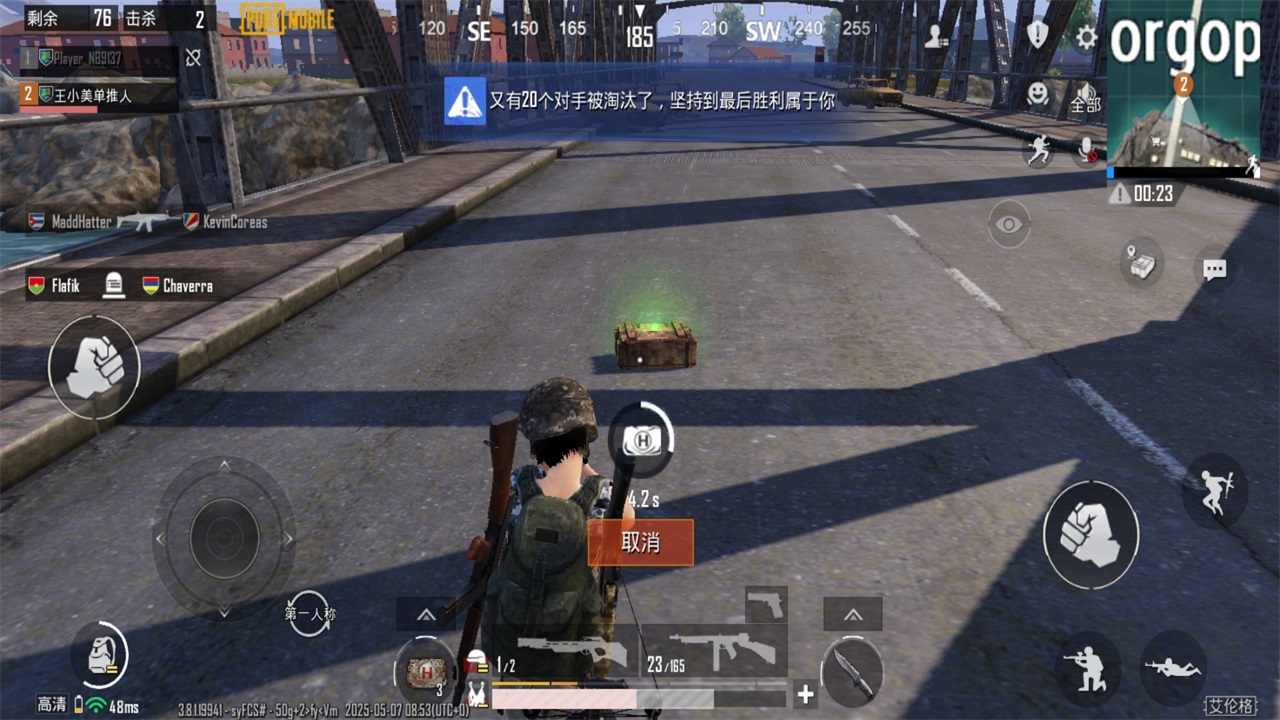1280x720 pixels.
Task: Unmute the microphone
Action: pyautogui.click(x=1086, y=151)
